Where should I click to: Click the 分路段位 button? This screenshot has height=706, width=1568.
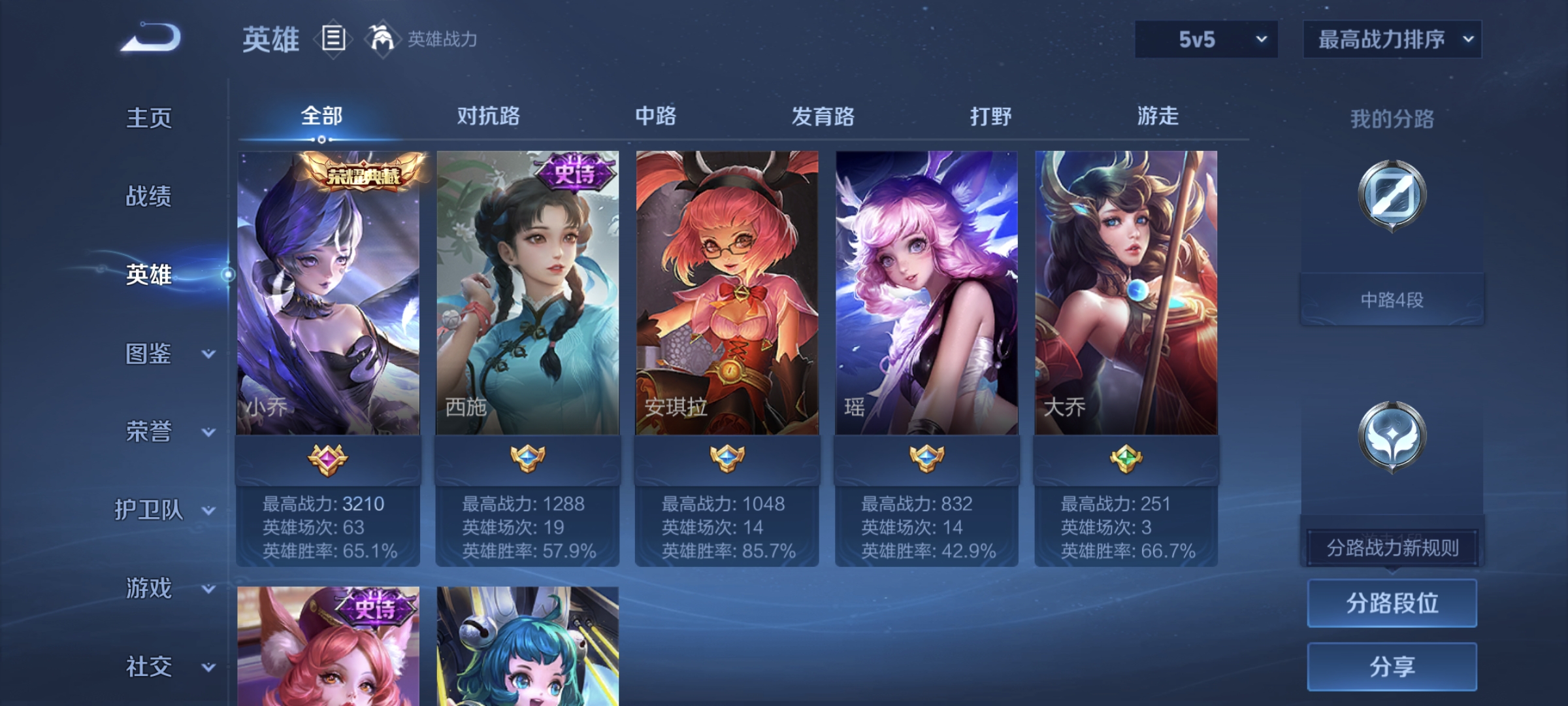(1392, 604)
